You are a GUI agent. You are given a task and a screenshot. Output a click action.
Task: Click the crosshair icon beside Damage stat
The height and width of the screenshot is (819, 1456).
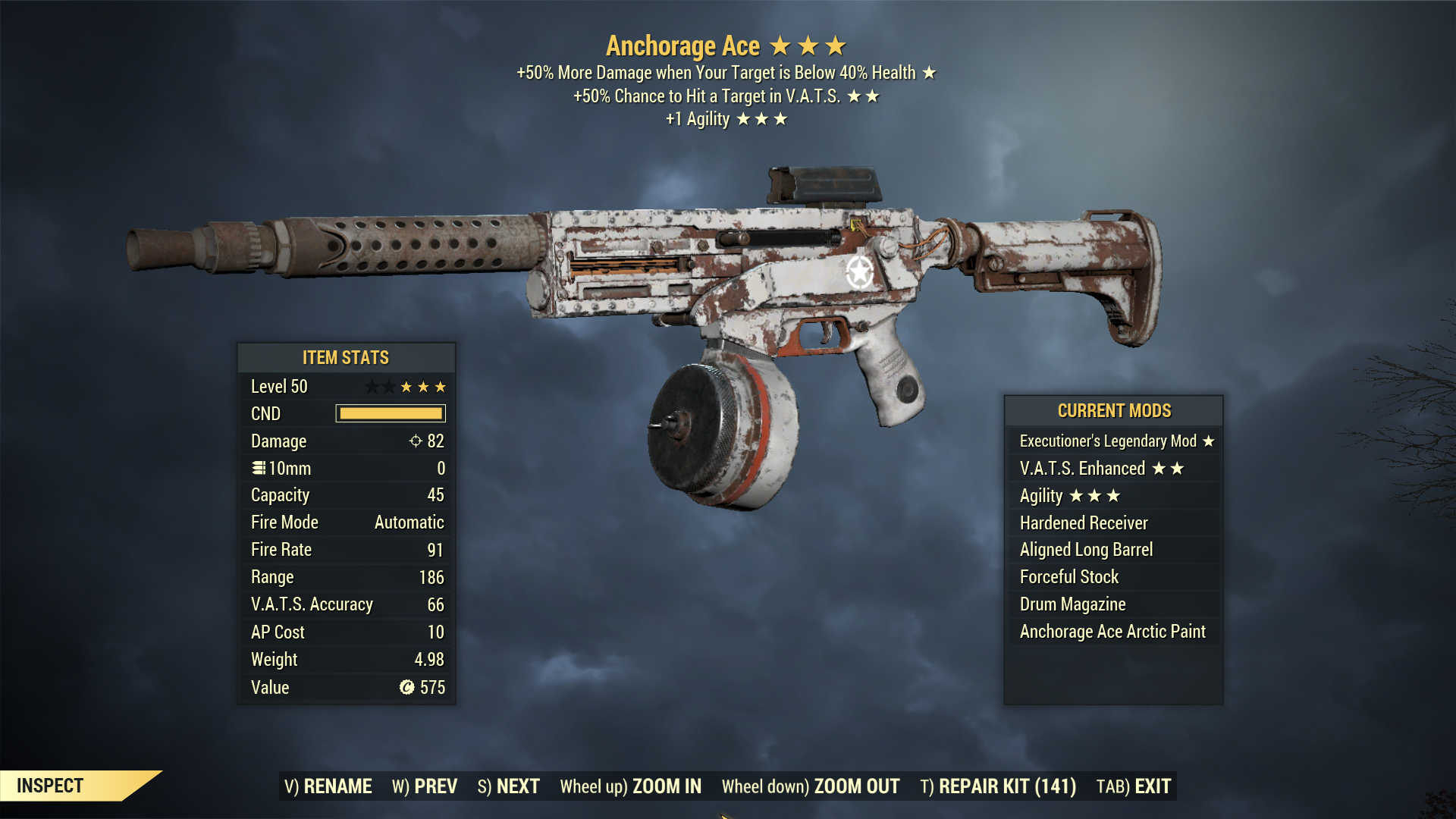[x=414, y=441]
